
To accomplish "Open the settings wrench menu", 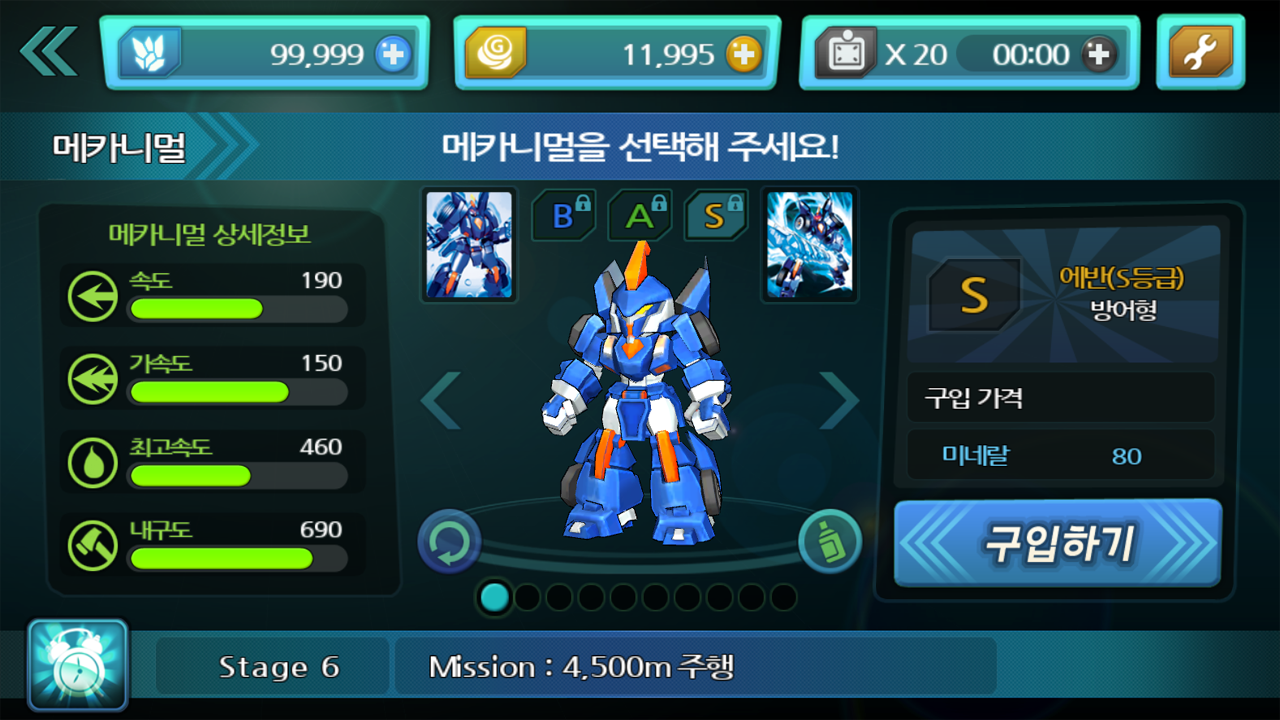I will coord(1200,54).
